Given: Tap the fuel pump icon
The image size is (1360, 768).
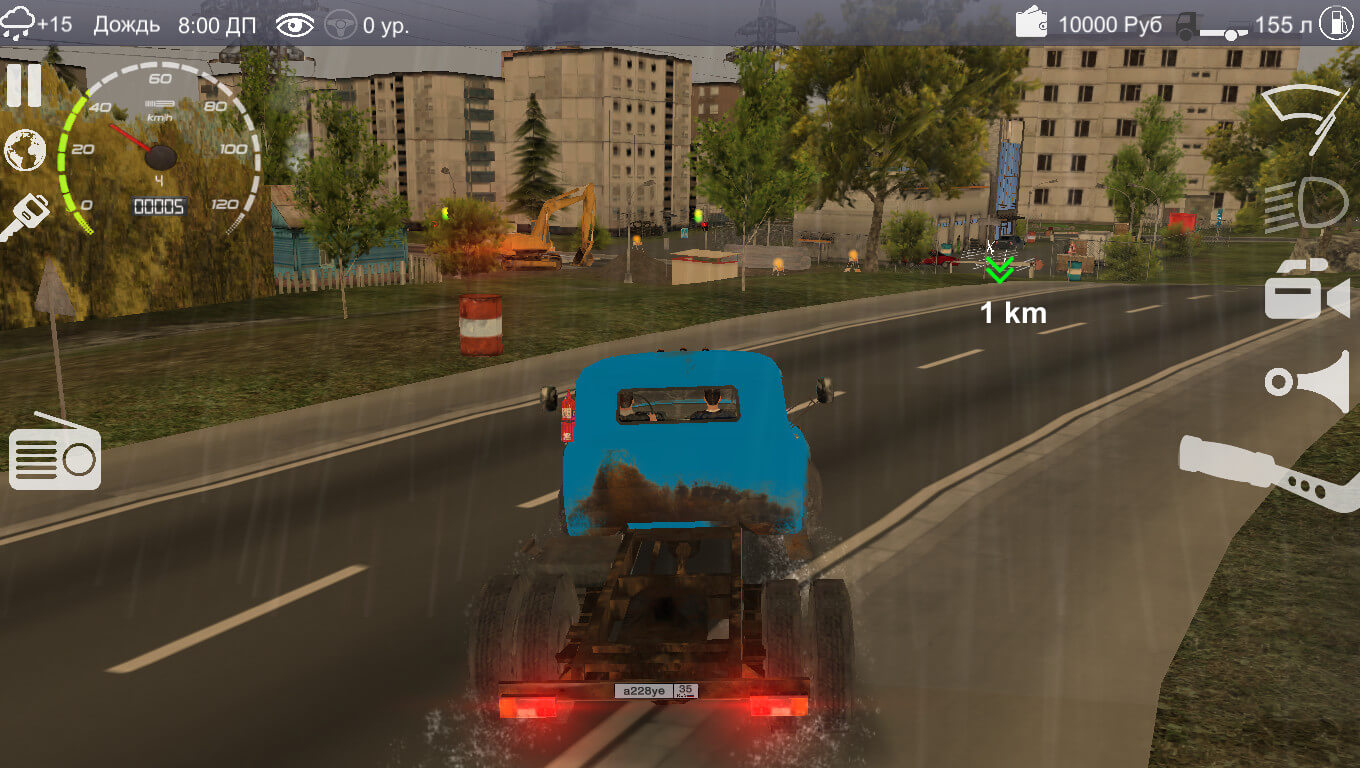Looking at the screenshot, I should [1337, 23].
